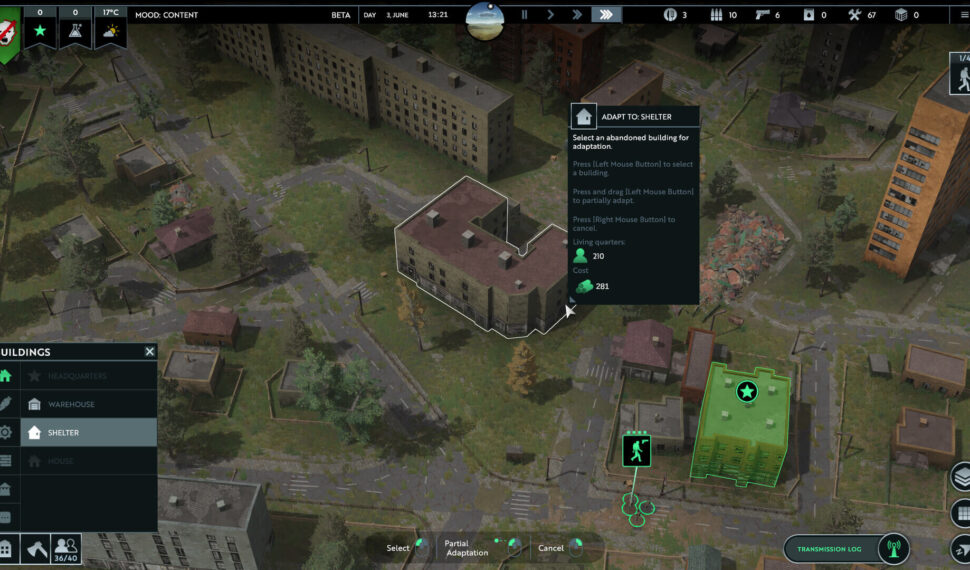Toggle the grid view button

[961, 514]
